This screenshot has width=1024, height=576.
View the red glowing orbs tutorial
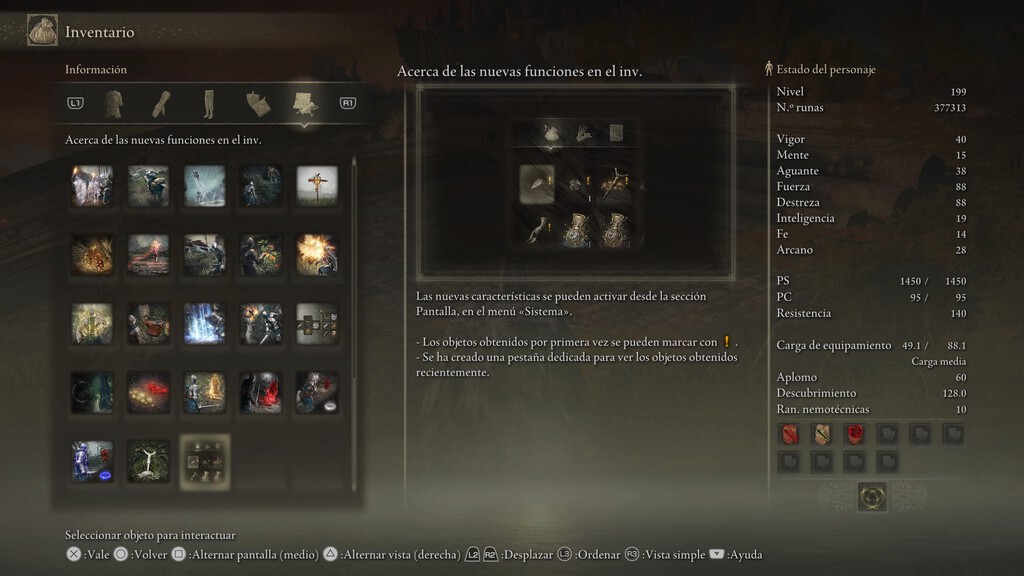click(x=149, y=393)
